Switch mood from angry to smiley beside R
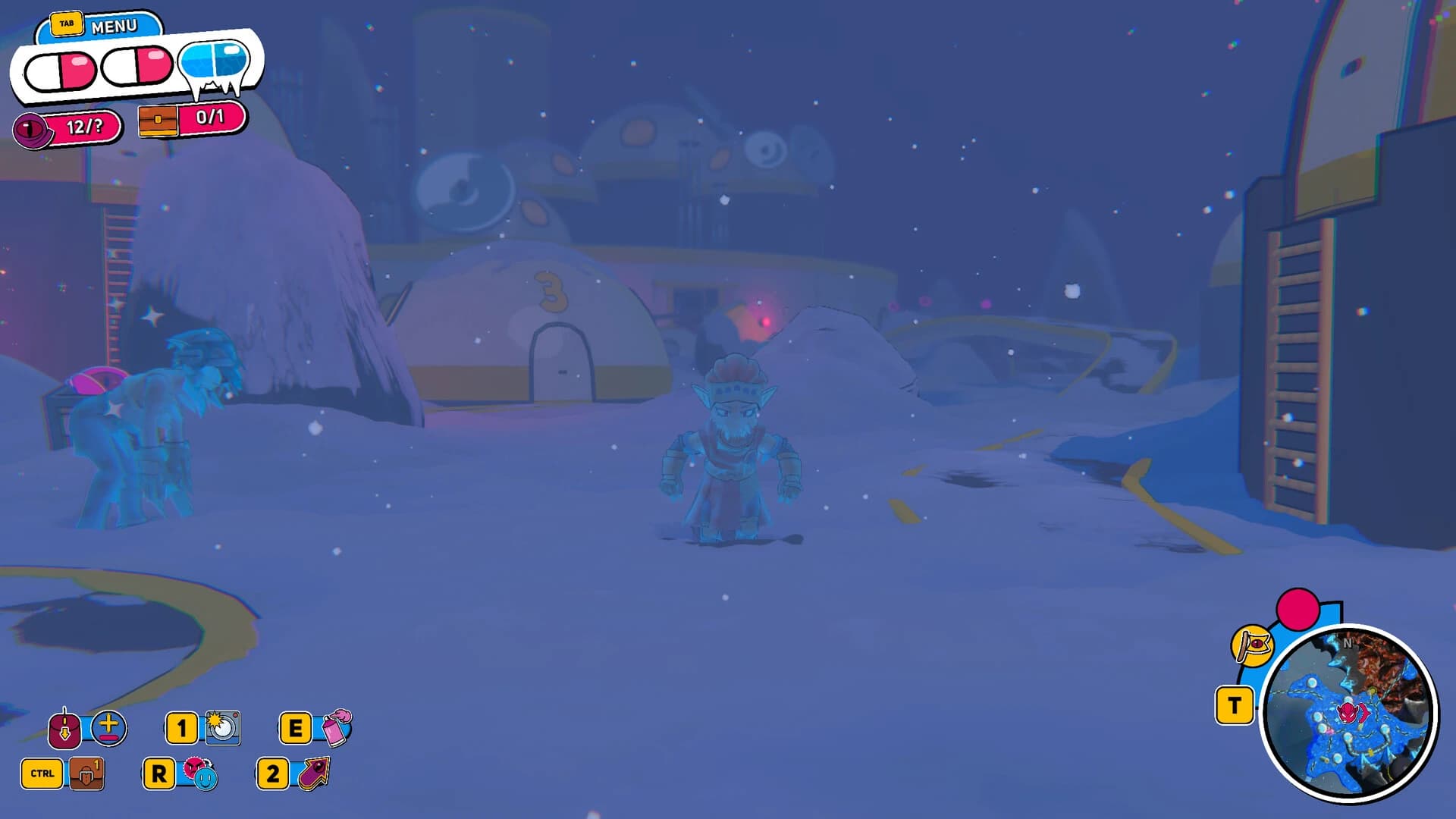The image size is (1456, 819). point(203,776)
